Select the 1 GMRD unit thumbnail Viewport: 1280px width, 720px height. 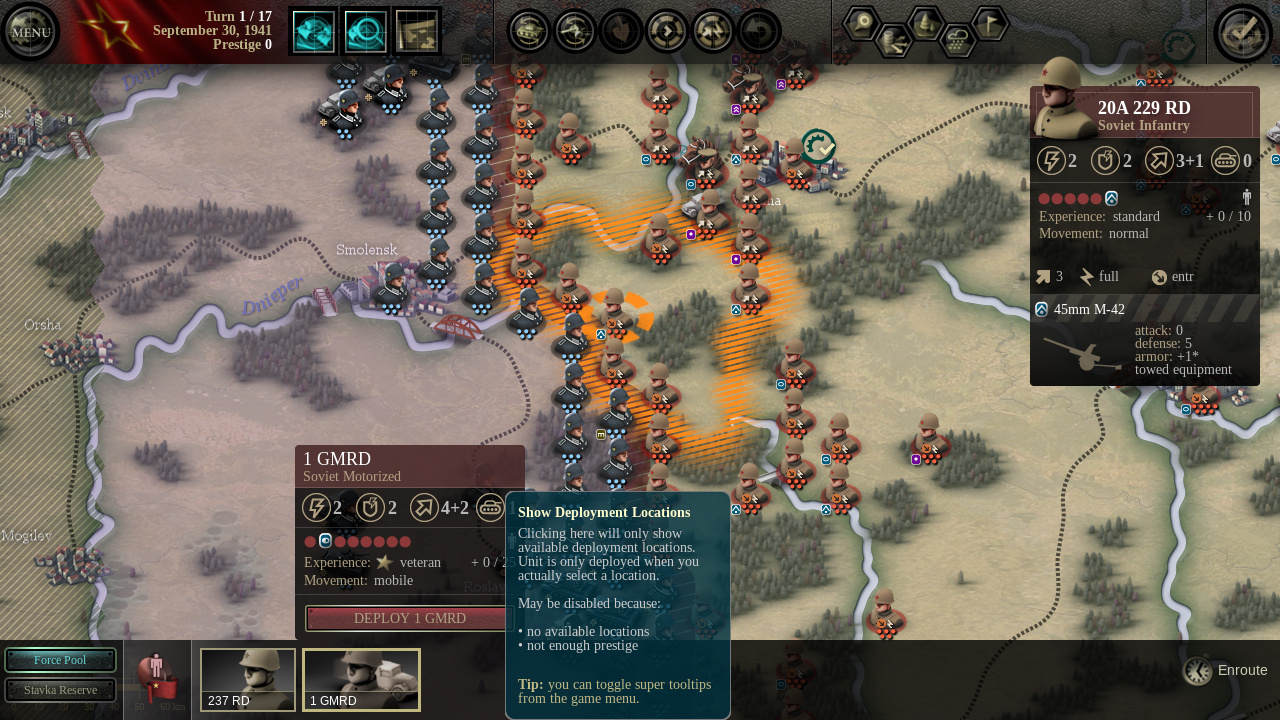(361, 680)
